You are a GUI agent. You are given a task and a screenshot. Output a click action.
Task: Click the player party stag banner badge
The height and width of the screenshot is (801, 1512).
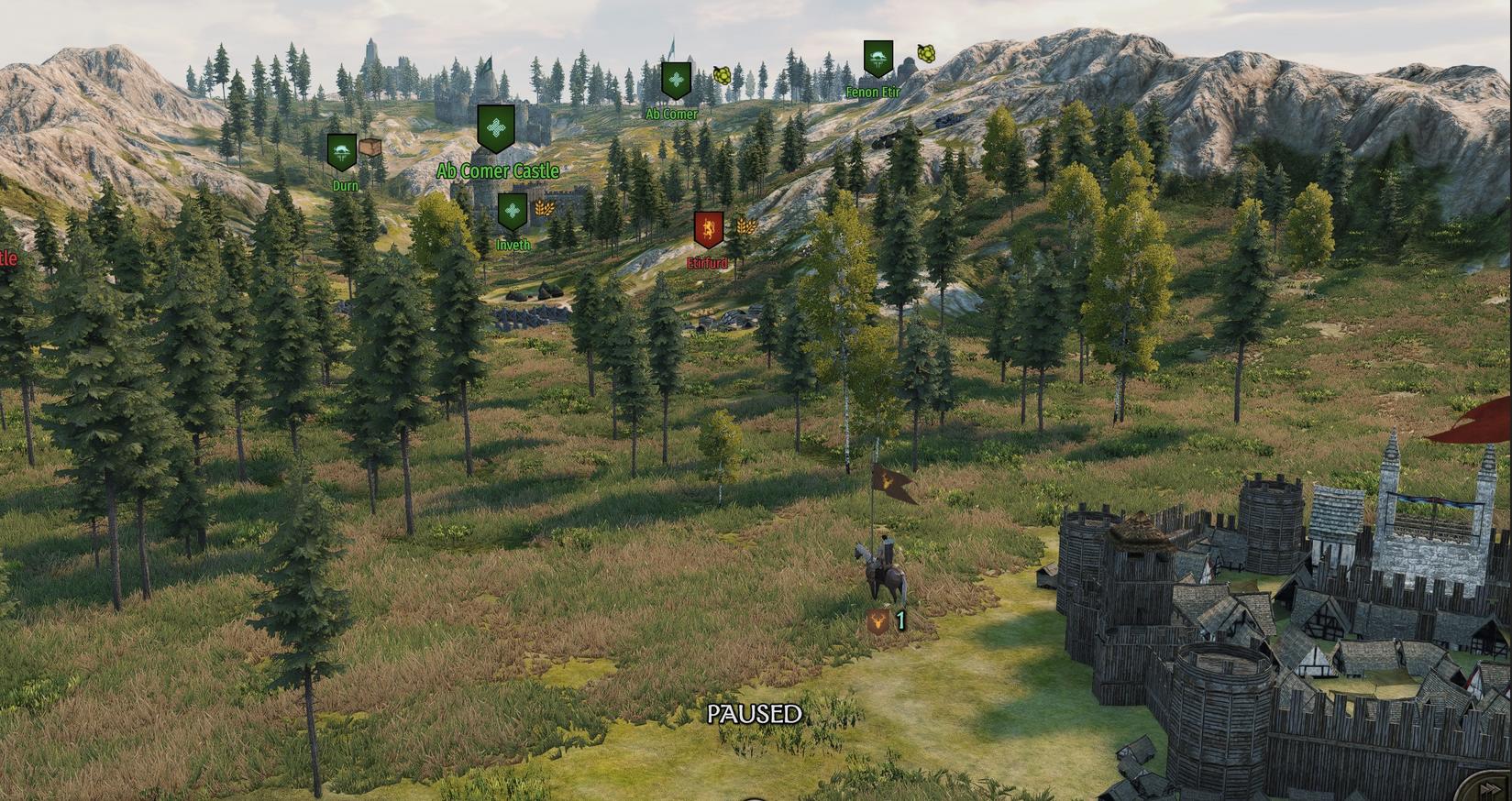coord(877,623)
